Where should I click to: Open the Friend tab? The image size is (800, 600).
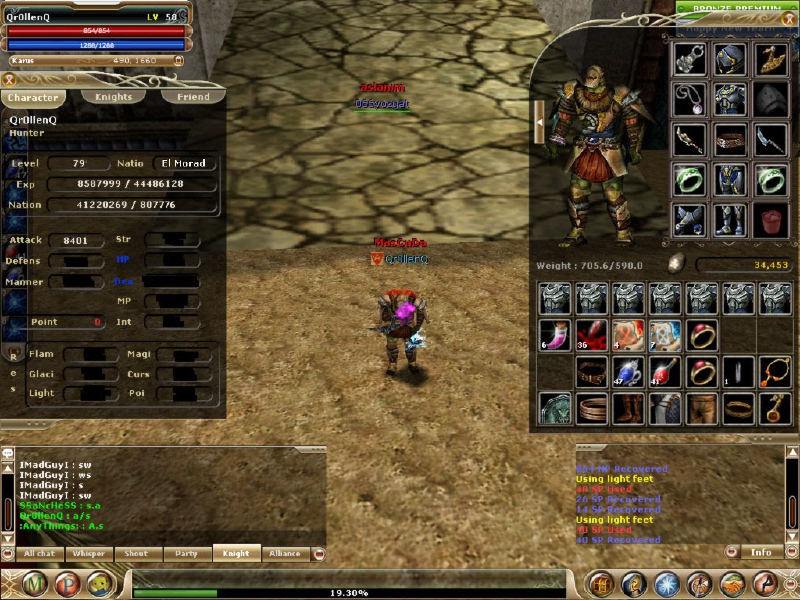coord(193,97)
